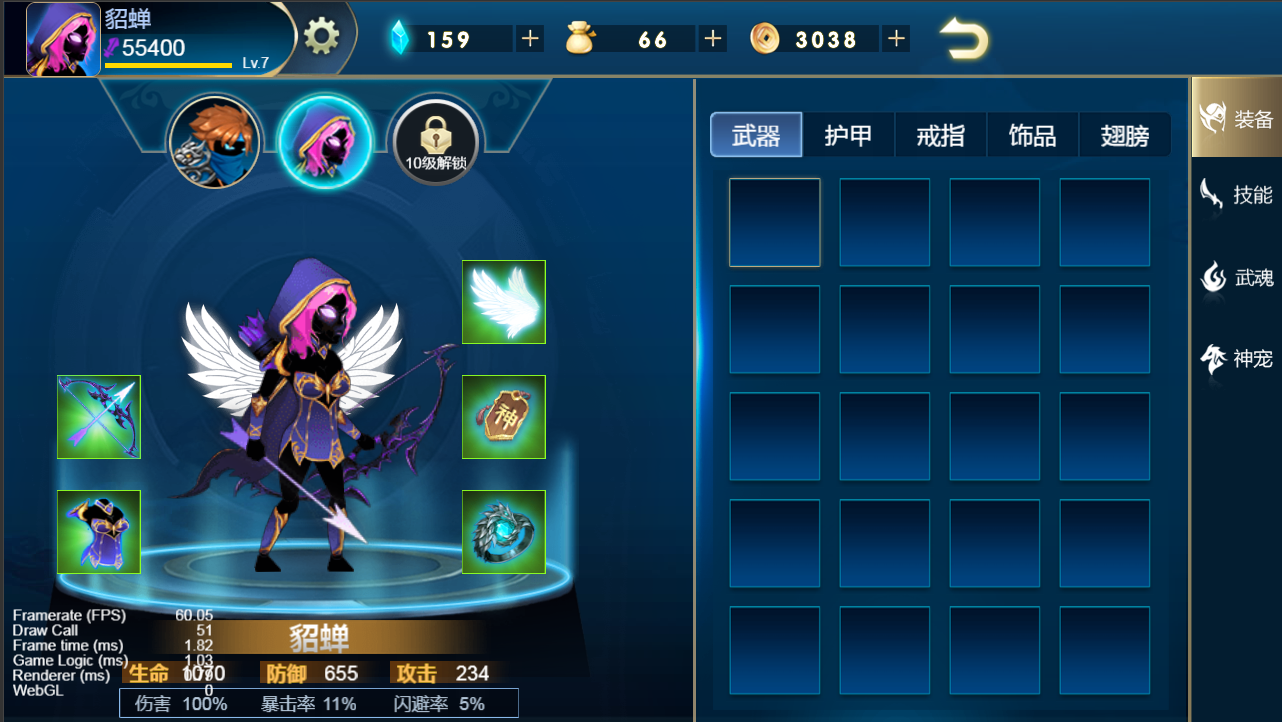Select the equipped white wings item
Screen dimensions: 1282x722
point(503,302)
